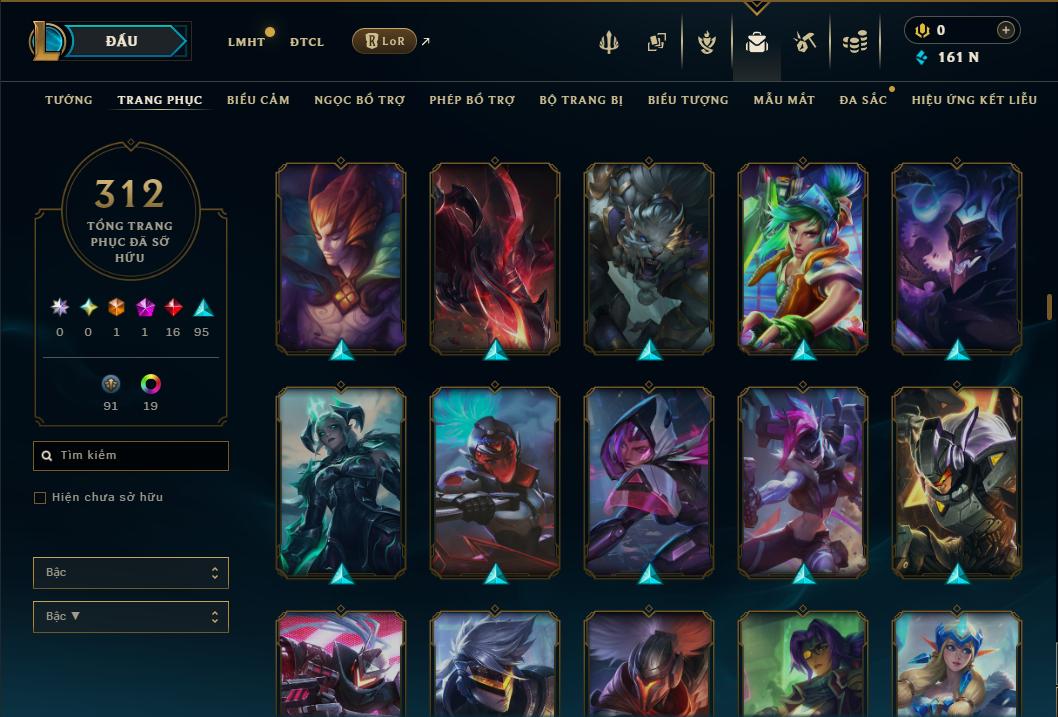Viewport: 1058px width, 717px height.
Task: Add currency with the plus button
Action: [1005, 30]
